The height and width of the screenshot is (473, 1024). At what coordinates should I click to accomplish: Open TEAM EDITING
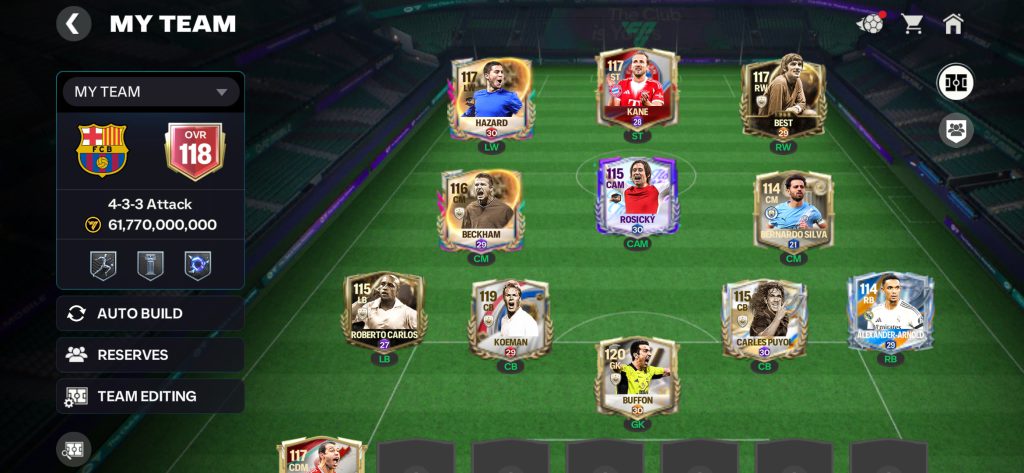coord(151,396)
